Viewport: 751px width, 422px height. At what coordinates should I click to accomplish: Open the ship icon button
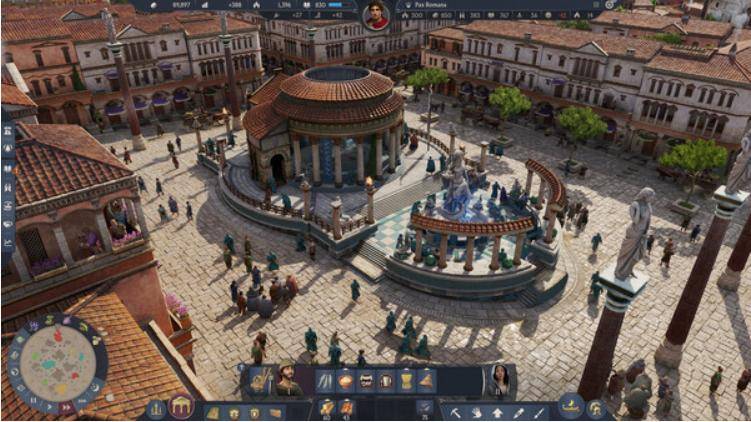point(571,406)
